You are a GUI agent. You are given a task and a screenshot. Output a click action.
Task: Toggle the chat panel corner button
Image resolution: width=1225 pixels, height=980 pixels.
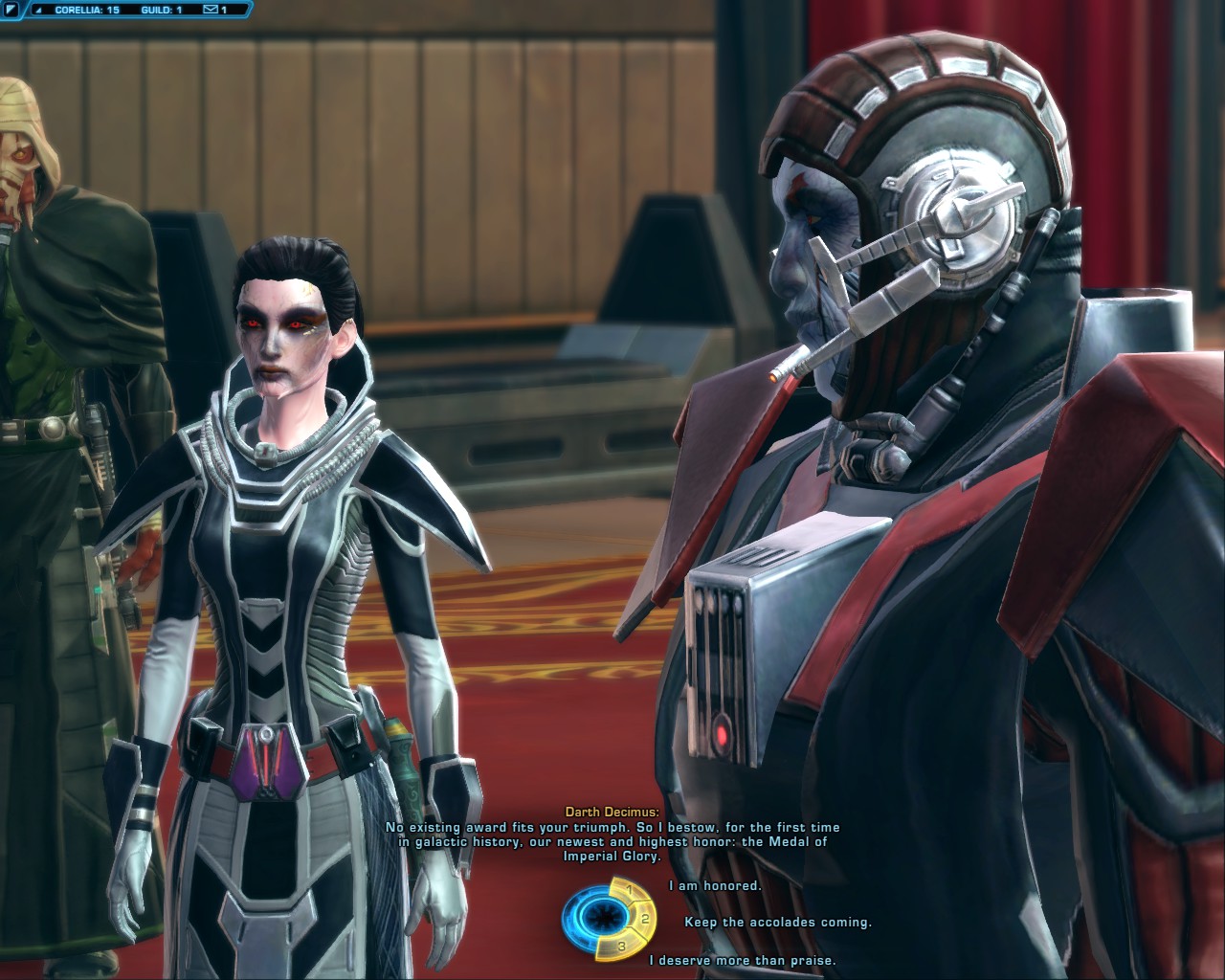point(11,10)
